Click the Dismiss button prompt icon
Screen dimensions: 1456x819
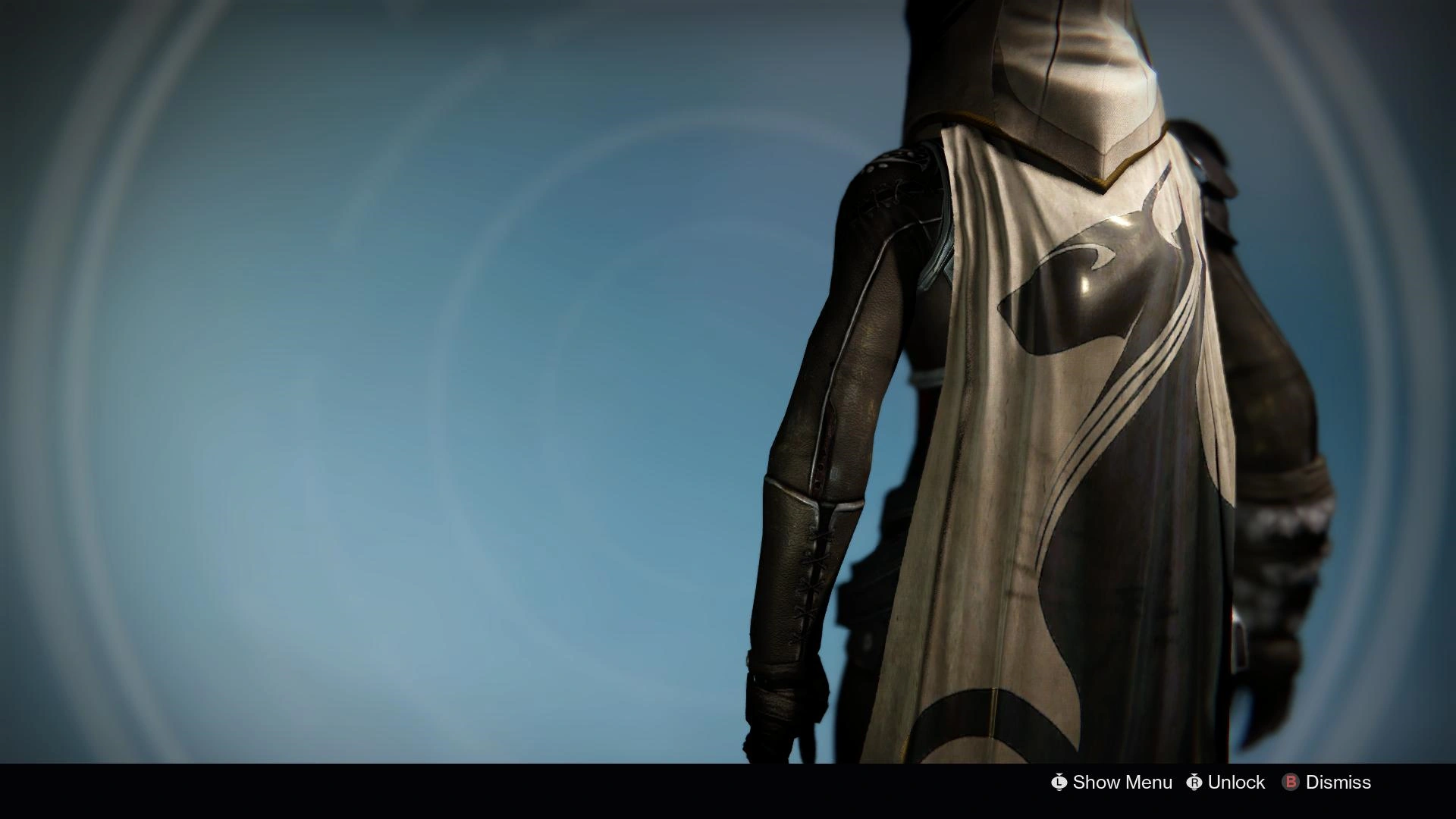1291,783
